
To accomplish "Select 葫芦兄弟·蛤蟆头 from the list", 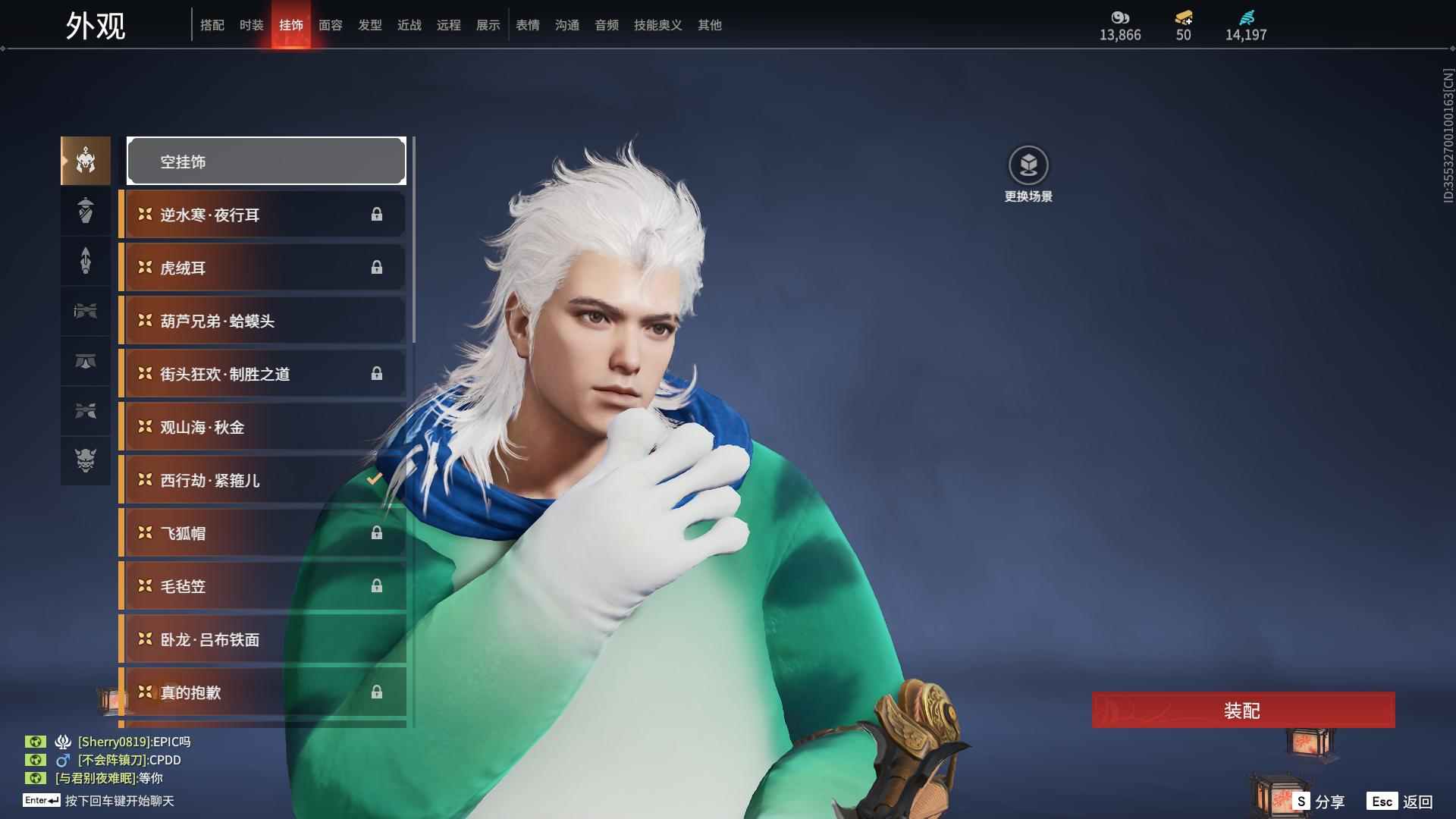I will (262, 321).
